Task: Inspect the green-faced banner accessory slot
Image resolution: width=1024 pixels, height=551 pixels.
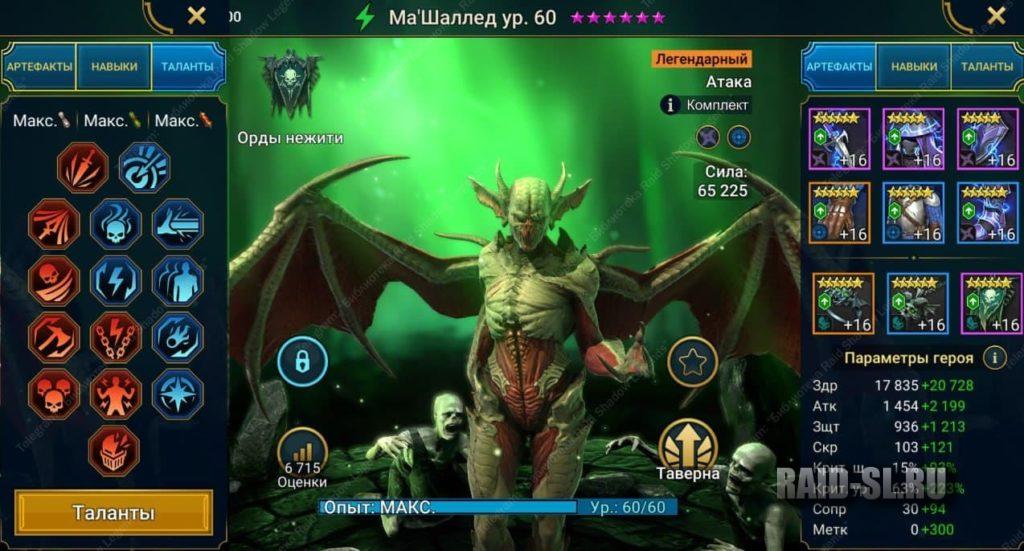Action: click(x=989, y=303)
